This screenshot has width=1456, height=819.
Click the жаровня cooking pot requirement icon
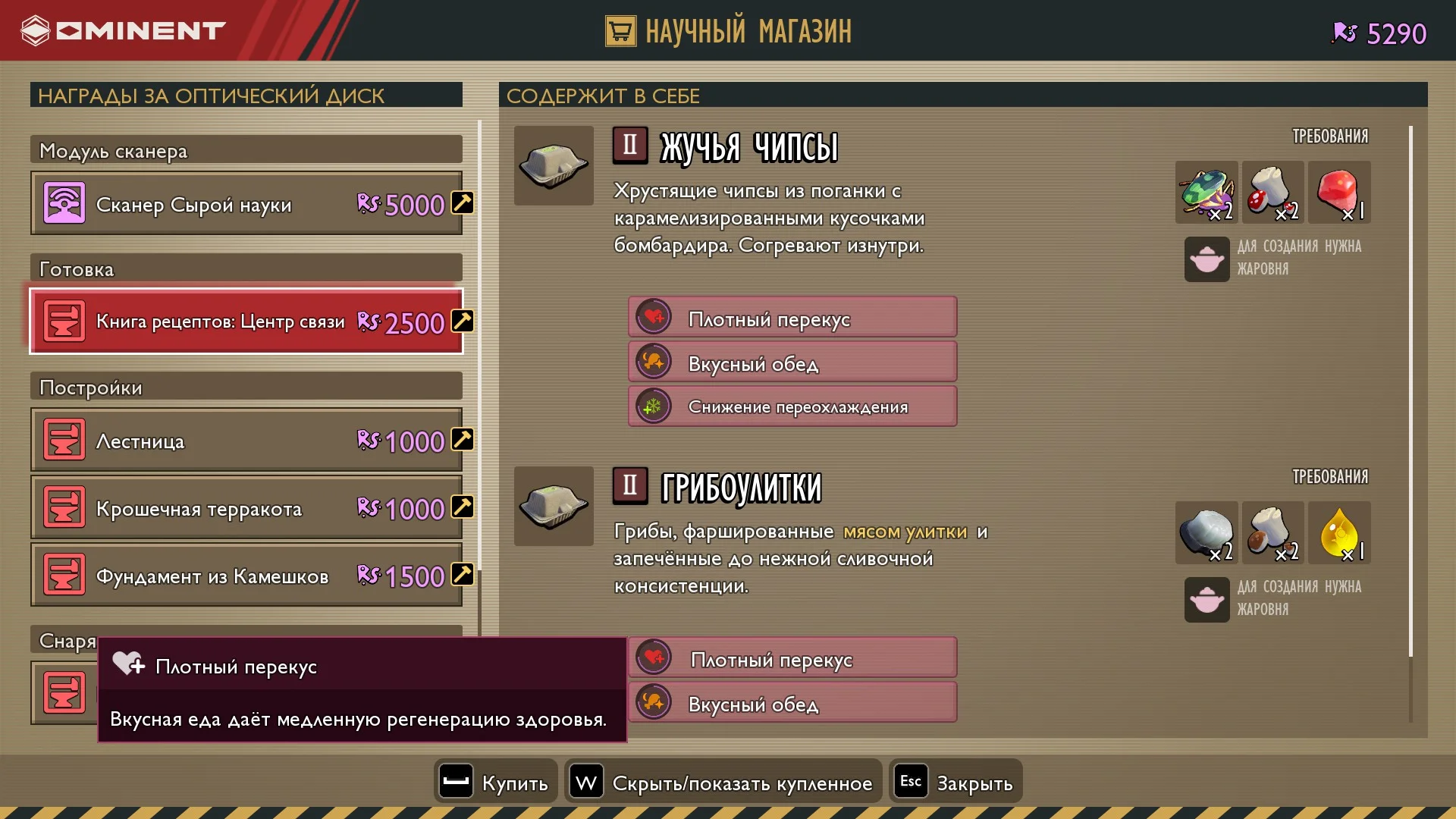point(1206,260)
